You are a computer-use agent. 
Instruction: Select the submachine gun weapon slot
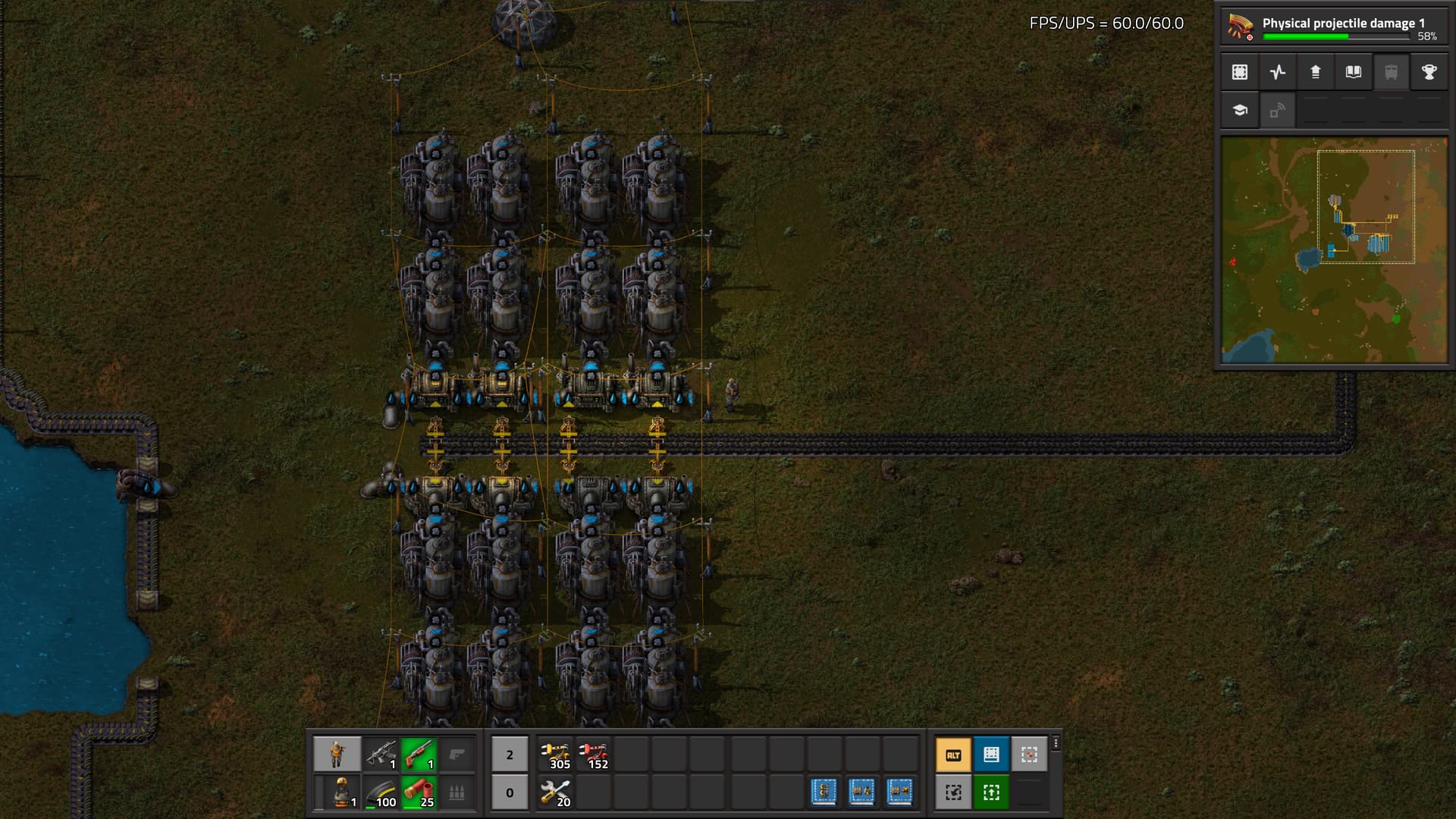tap(381, 755)
